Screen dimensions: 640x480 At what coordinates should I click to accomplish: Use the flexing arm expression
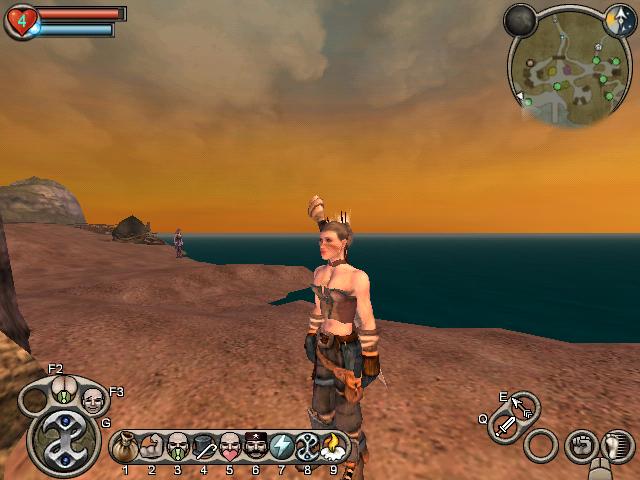(x=152, y=446)
